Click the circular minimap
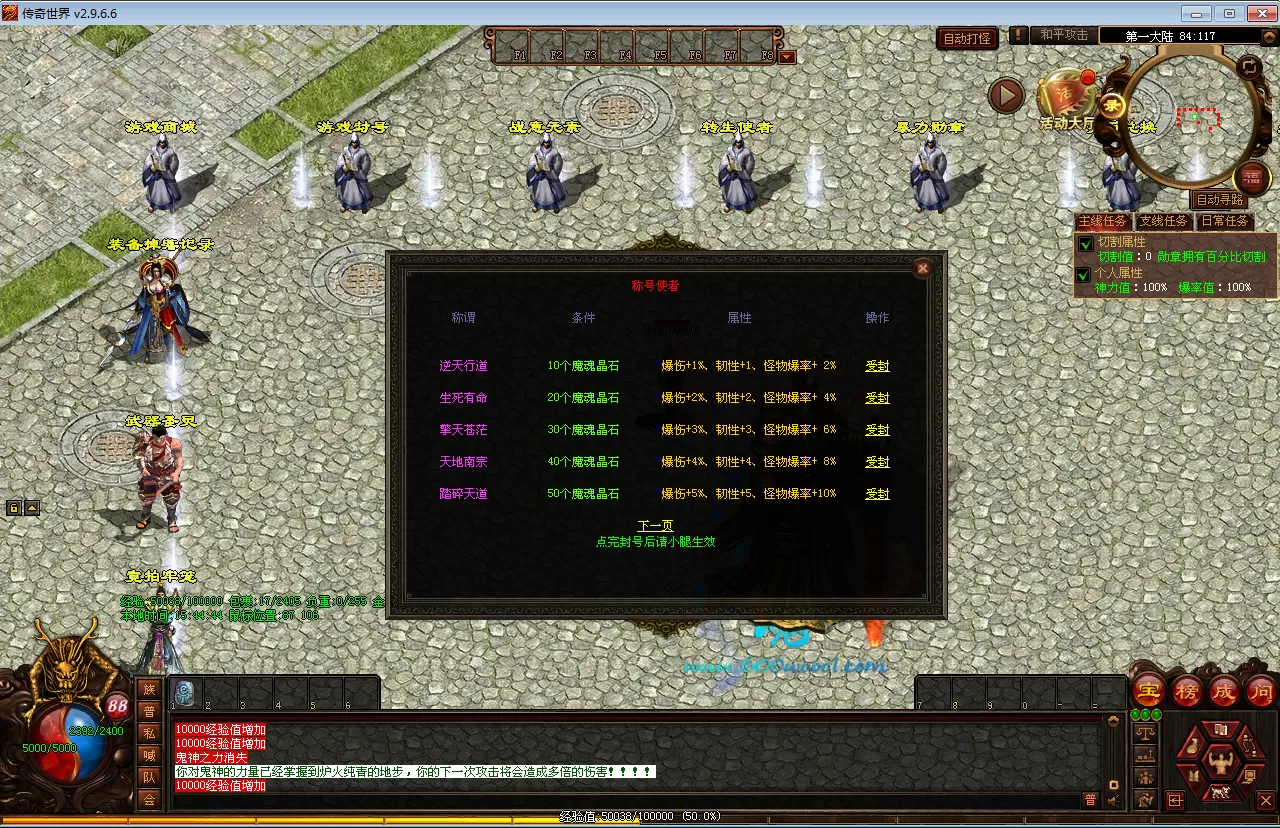Viewport: 1280px width, 828px height. pyautogui.click(x=1188, y=120)
